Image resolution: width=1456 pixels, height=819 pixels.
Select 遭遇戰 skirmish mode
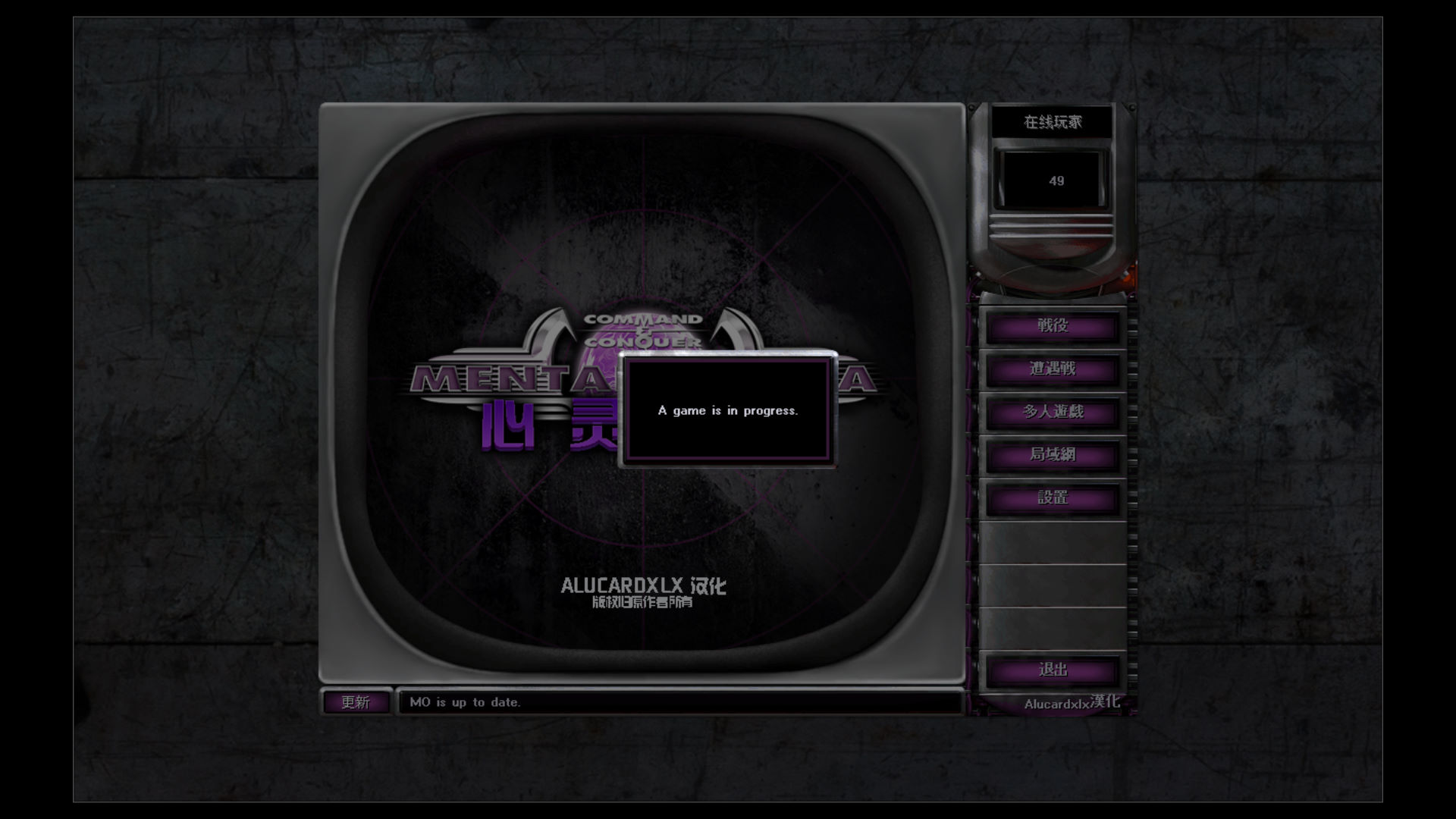1052,370
